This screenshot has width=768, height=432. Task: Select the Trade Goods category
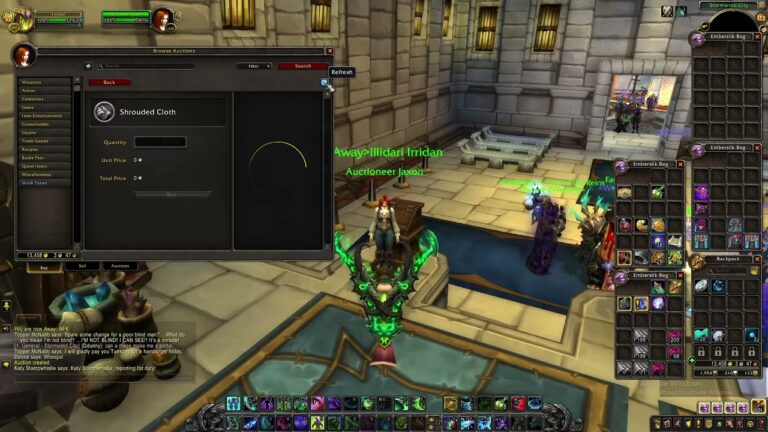45,141
